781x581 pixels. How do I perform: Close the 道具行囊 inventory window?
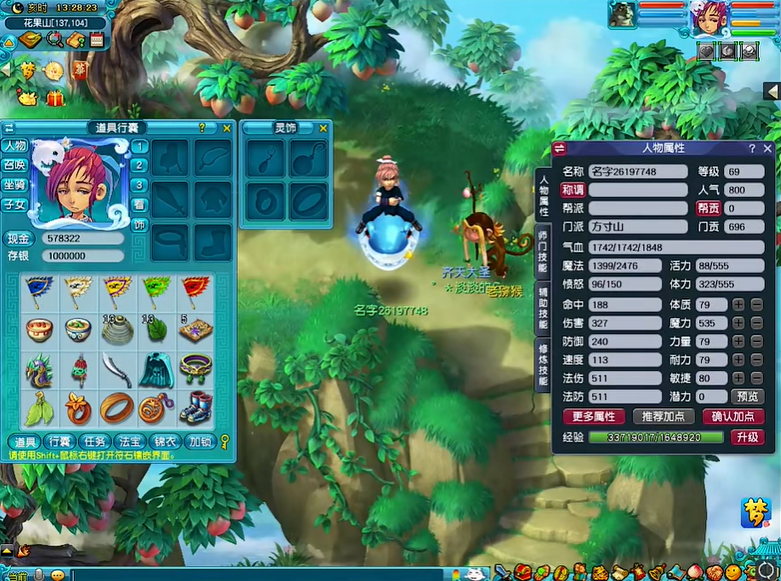point(227,128)
